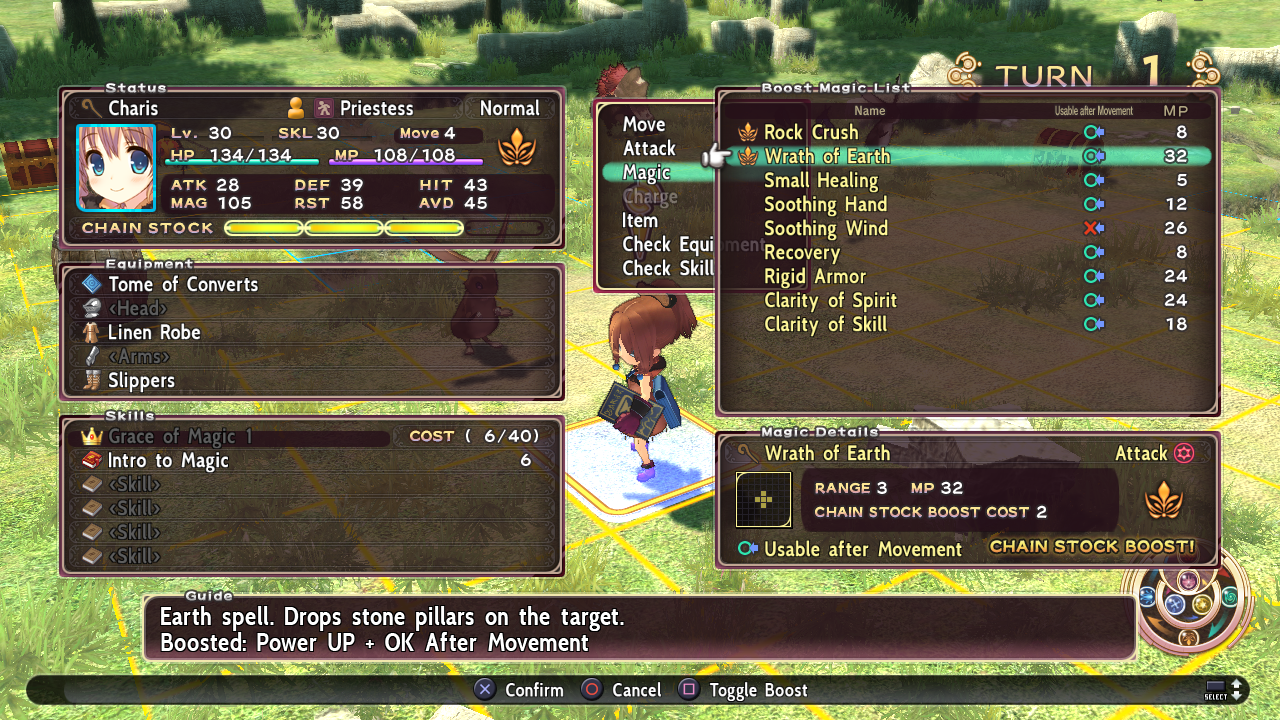Pick Soothing Hand from the spell list
This screenshot has height=720, width=1280.
click(825, 205)
